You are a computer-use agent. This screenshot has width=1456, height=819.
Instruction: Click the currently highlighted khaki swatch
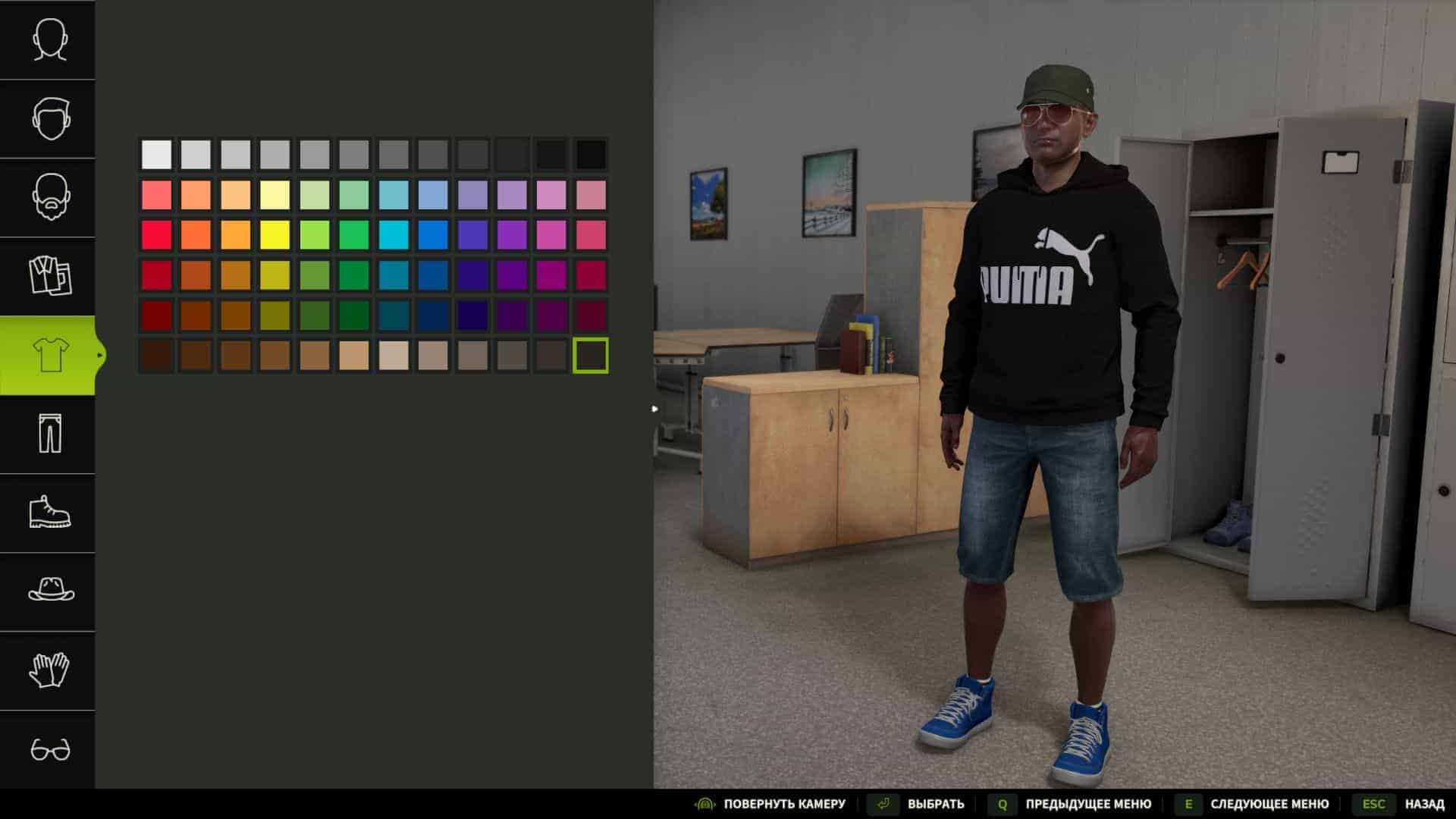pyautogui.click(x=593, y=356)
